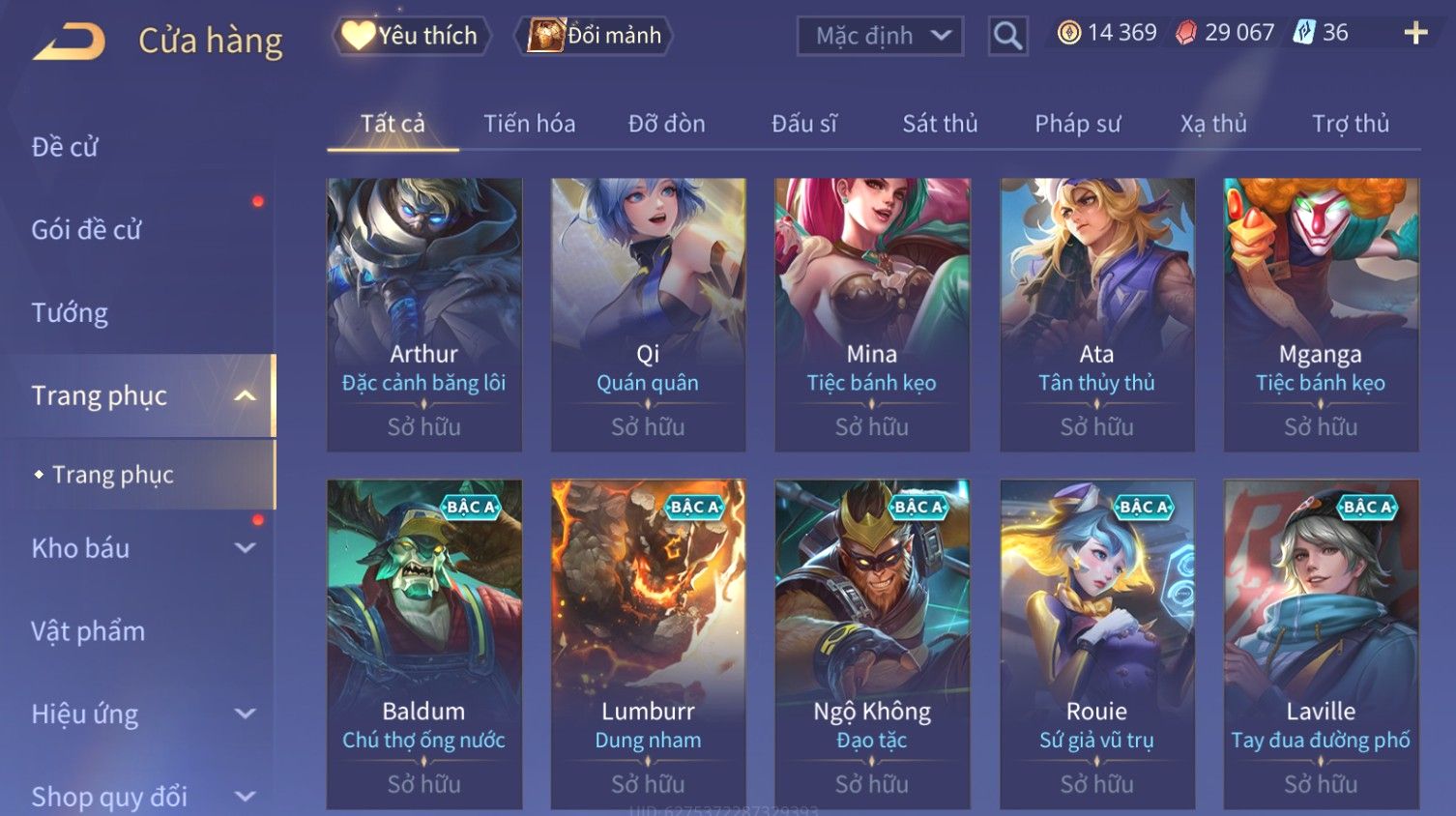Open the Vật phẩm section
The image size is (1456, 816).
pos(88,631)
